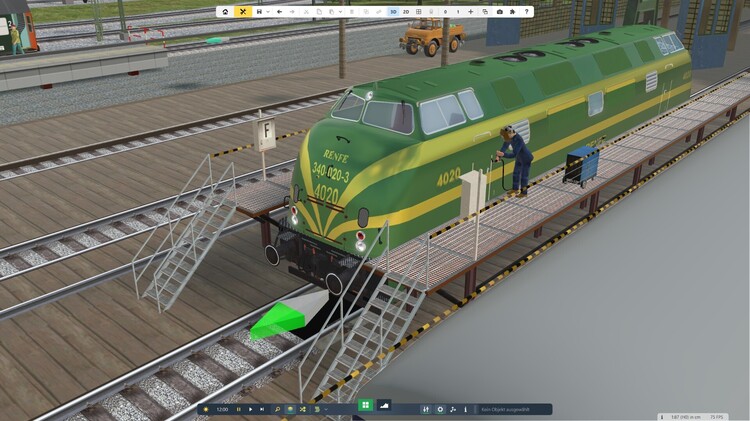Undo with the left arrow button
This screenshot has width=750, height=421.
[279, 12]
